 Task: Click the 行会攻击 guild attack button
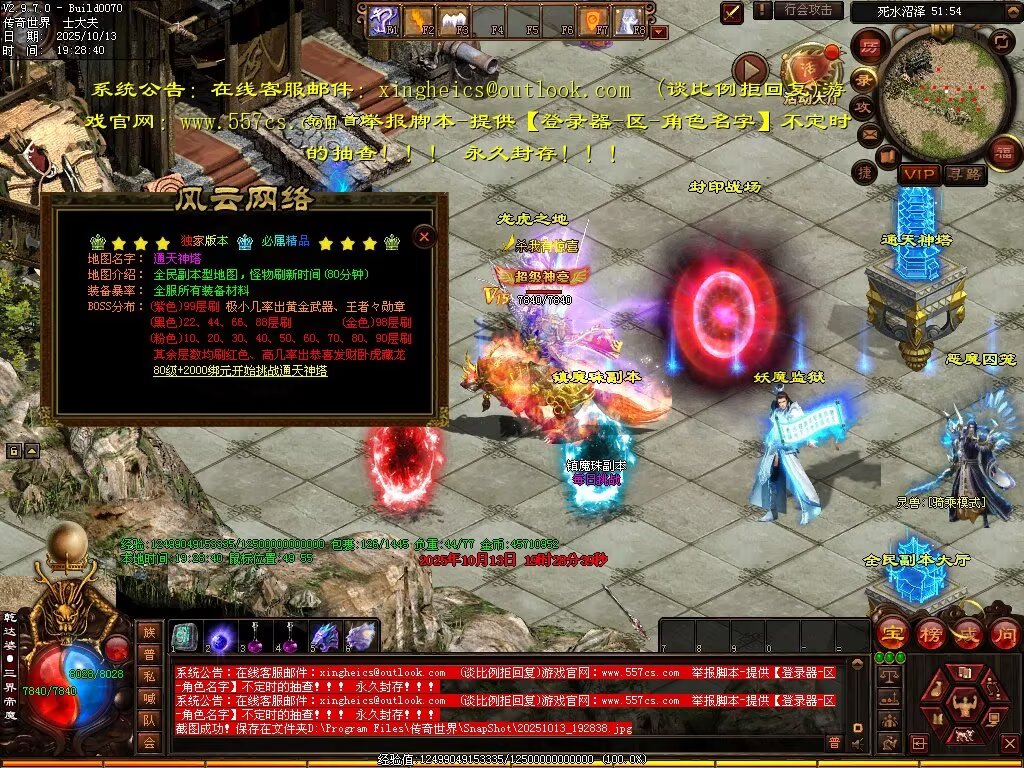[x=808, y=10]
